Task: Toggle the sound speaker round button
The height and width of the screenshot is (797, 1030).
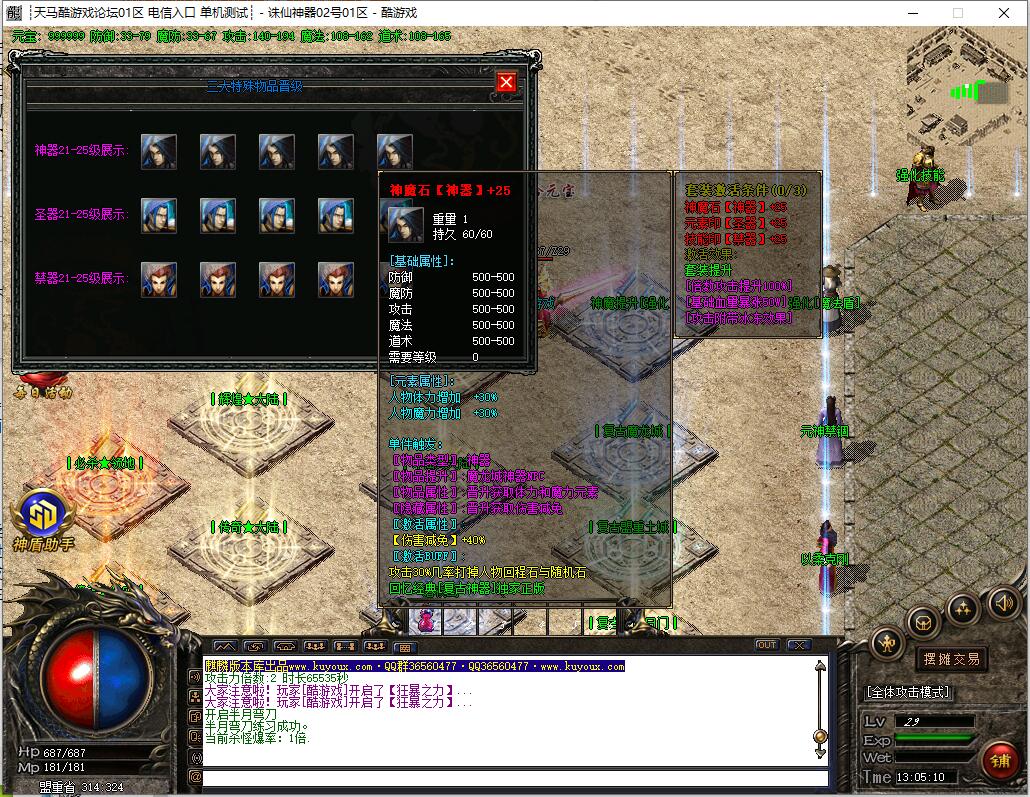Action: tap(1003, 603)
